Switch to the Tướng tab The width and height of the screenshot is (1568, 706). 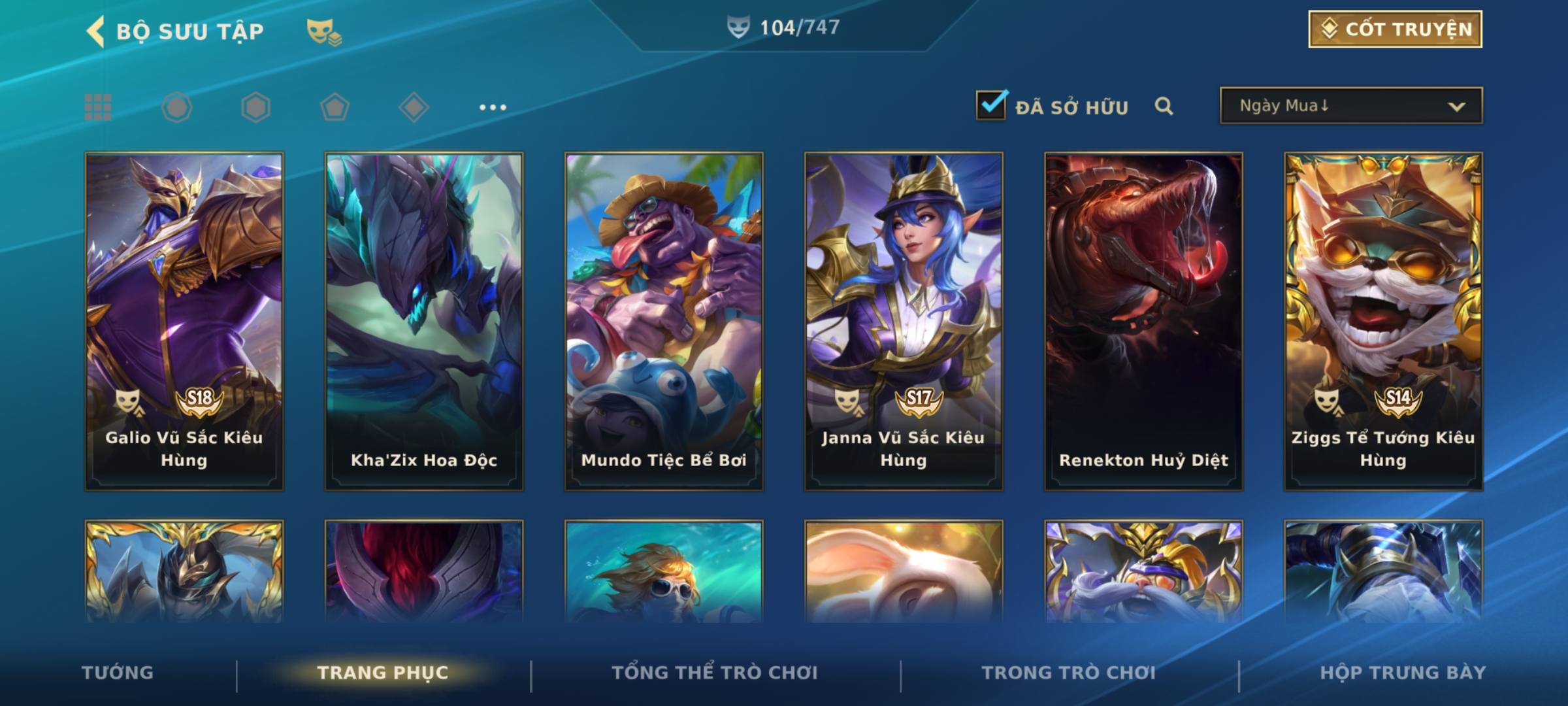click(118, 673)
